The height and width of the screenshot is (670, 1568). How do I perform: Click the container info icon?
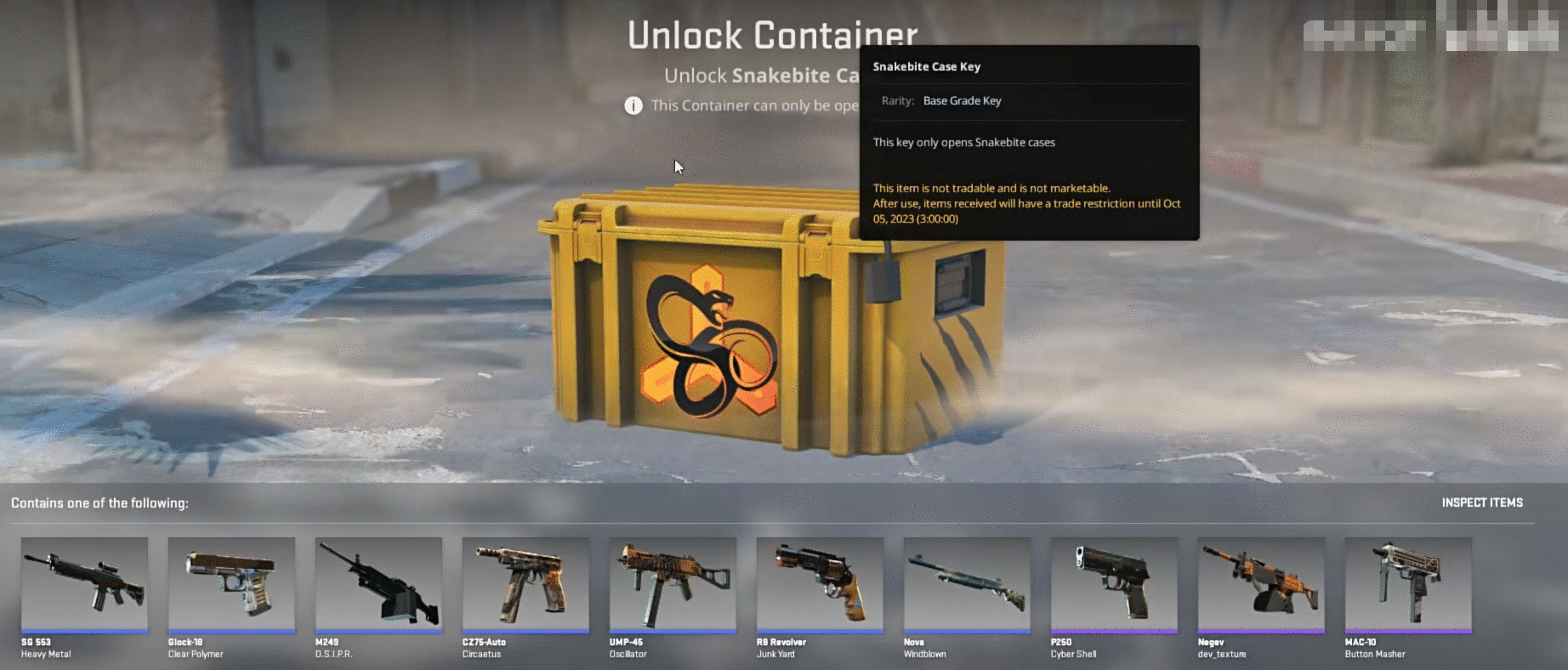click(633, 105)
